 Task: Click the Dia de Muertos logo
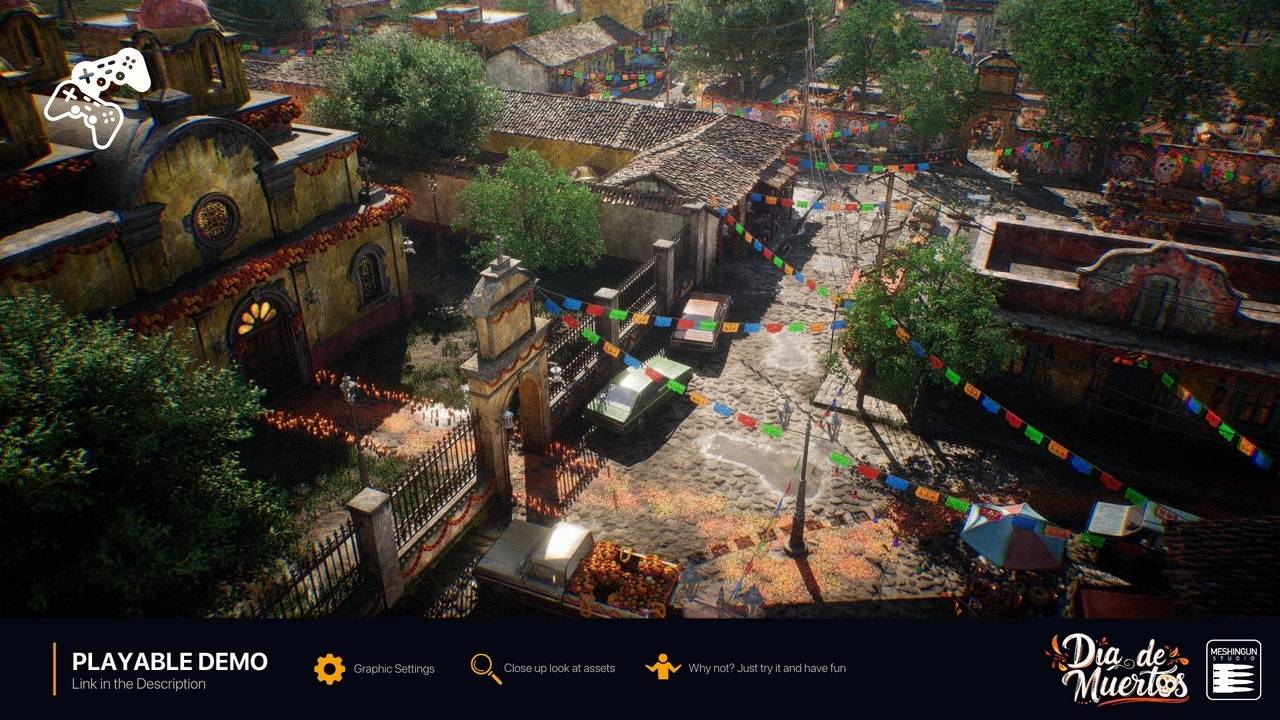pos(1118,669)
